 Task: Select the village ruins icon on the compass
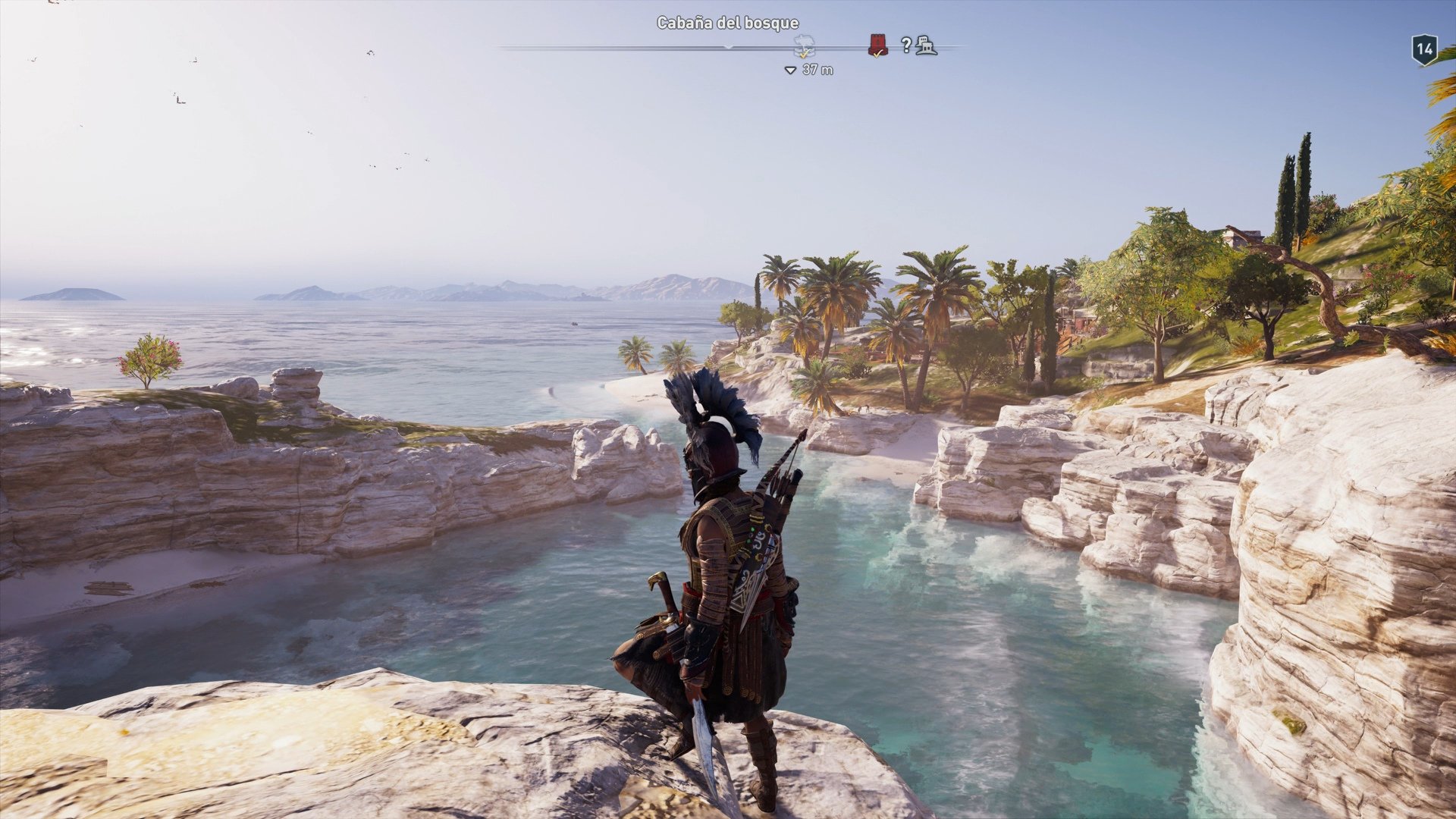click(x=925, y=45)
